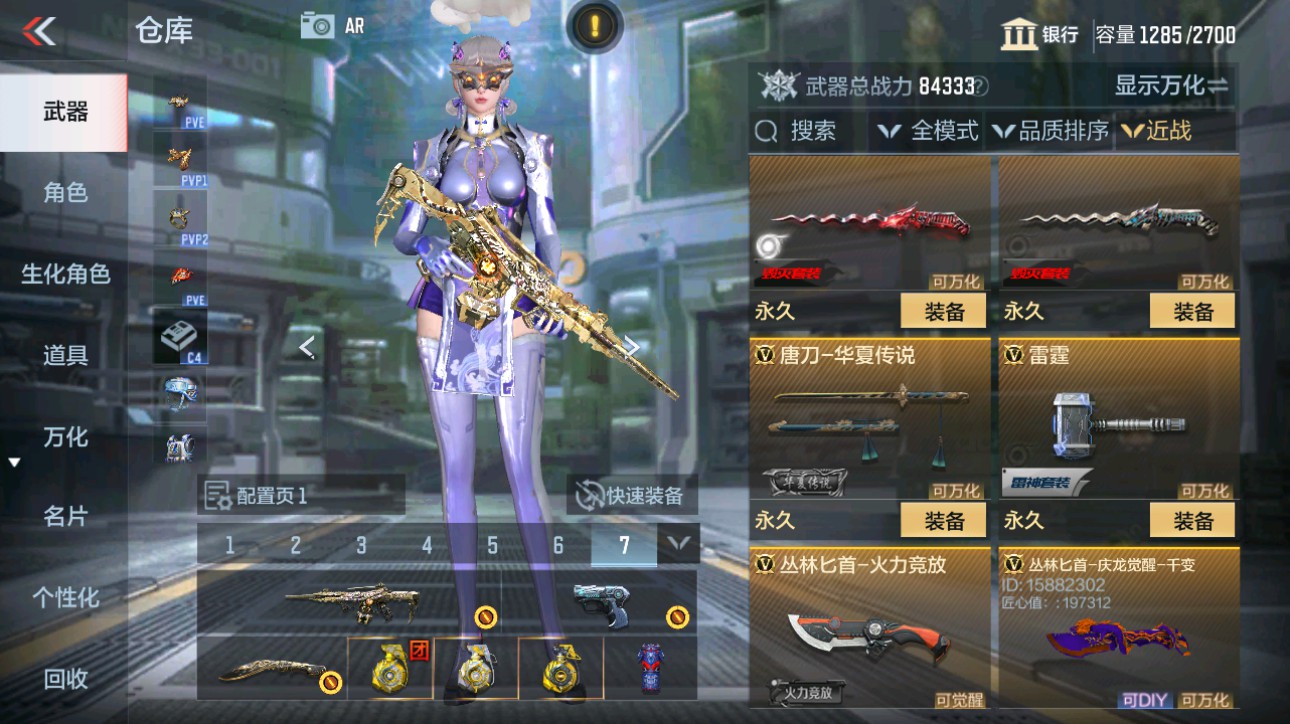Select the C4 item slot
Viewport: 1290px width, 724px height.
[182, 334]
